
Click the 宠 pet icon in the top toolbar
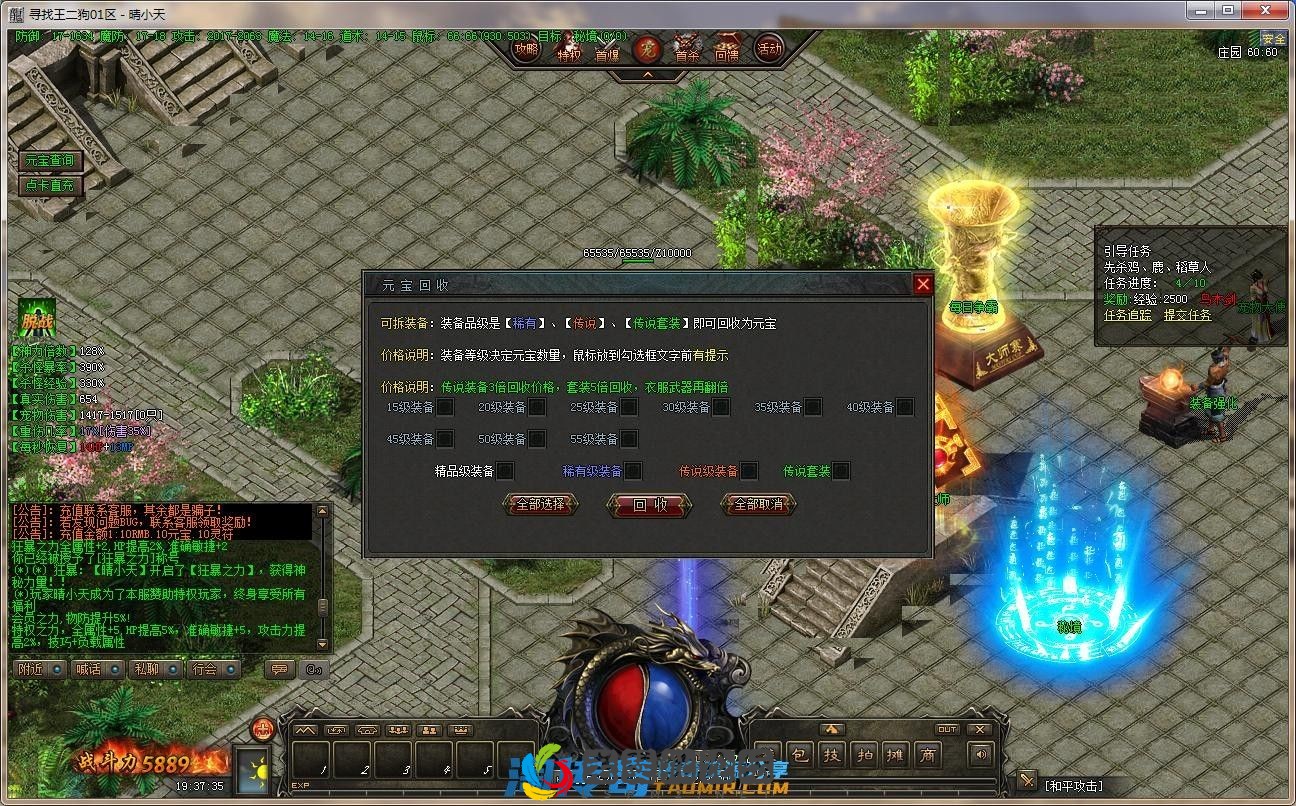coord(648,48)
